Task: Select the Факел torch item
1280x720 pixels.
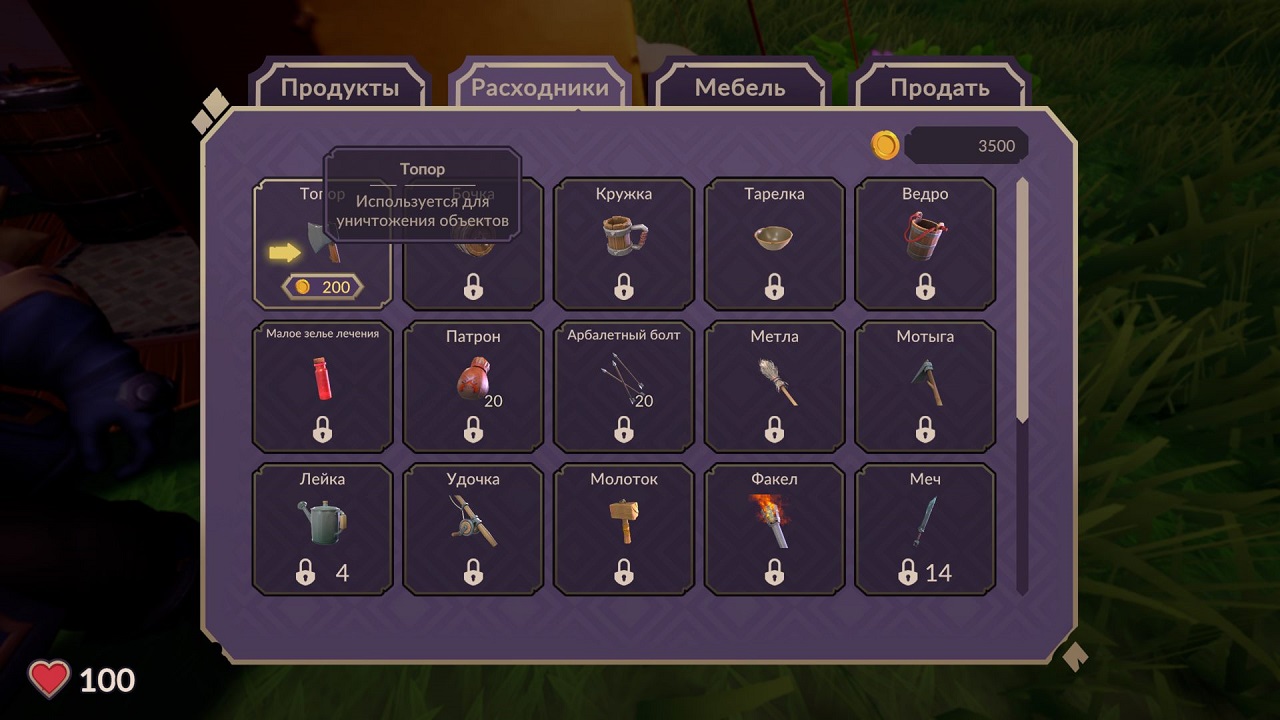Action: pos(775,530)
